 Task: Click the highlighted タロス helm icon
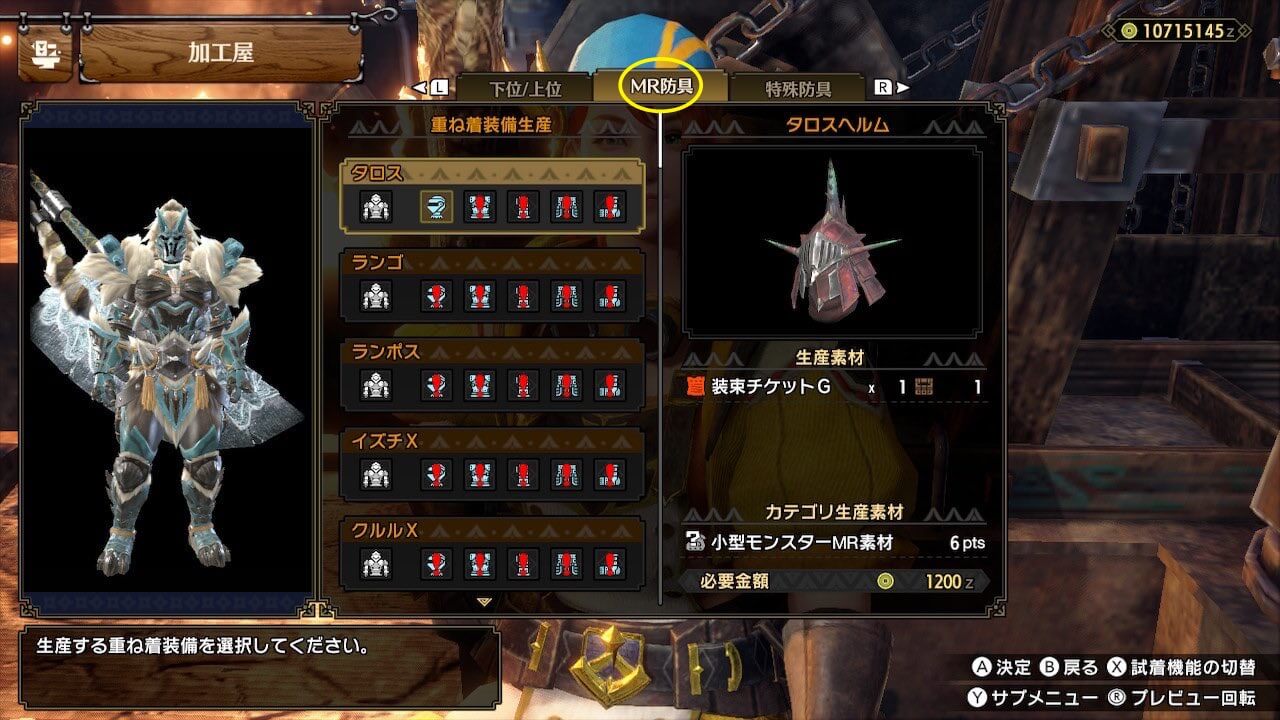435,207
